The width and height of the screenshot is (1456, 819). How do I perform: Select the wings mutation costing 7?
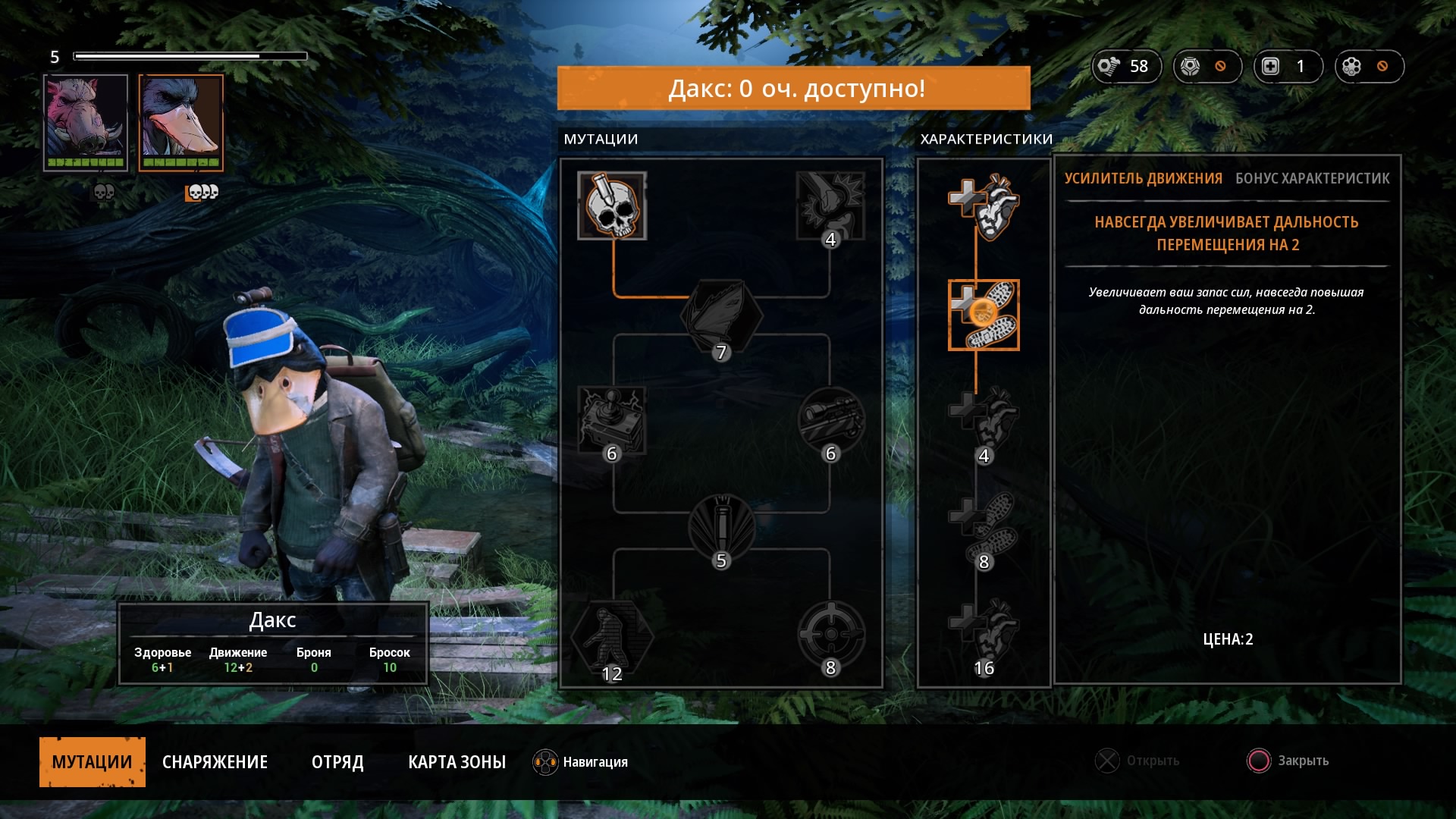(721, 316)
